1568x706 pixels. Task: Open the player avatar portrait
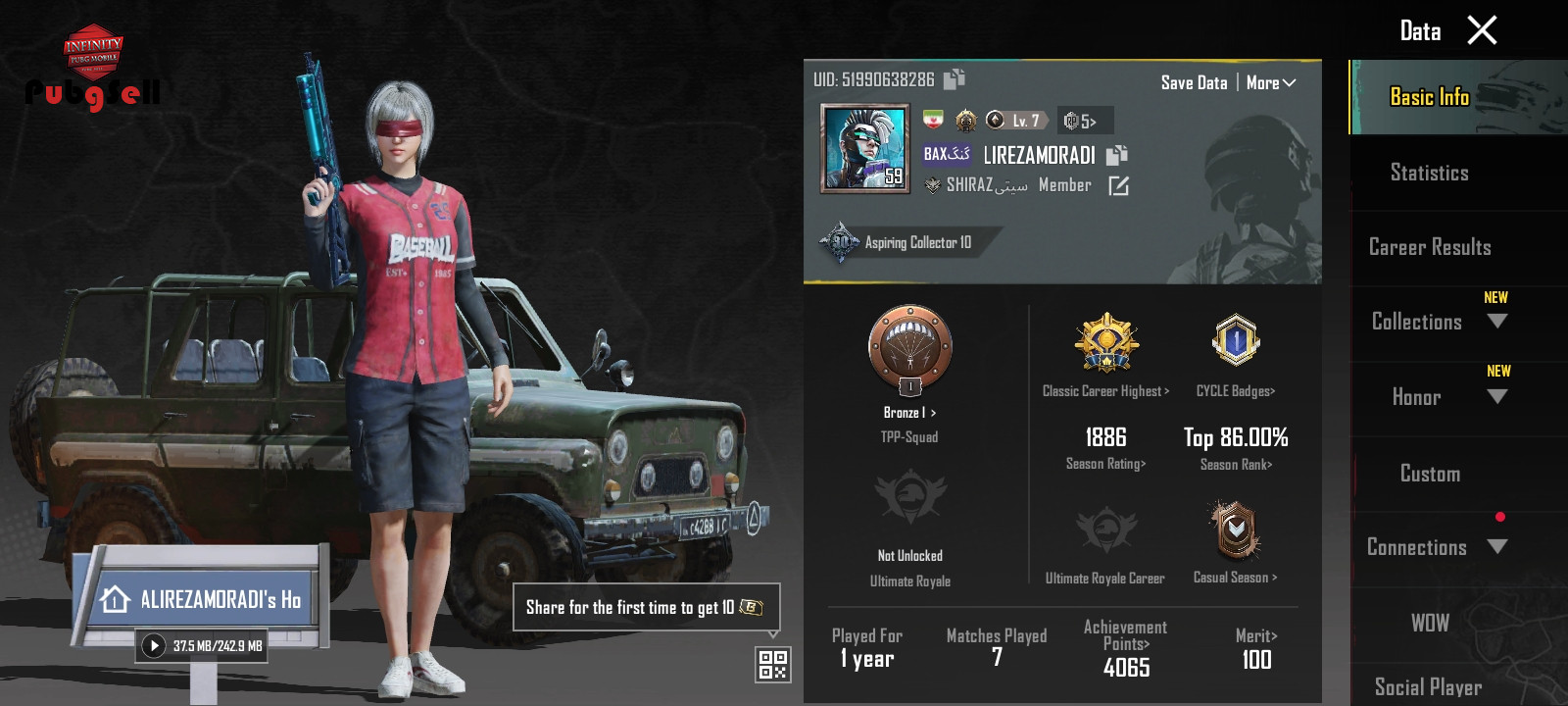tap(864, 148)
